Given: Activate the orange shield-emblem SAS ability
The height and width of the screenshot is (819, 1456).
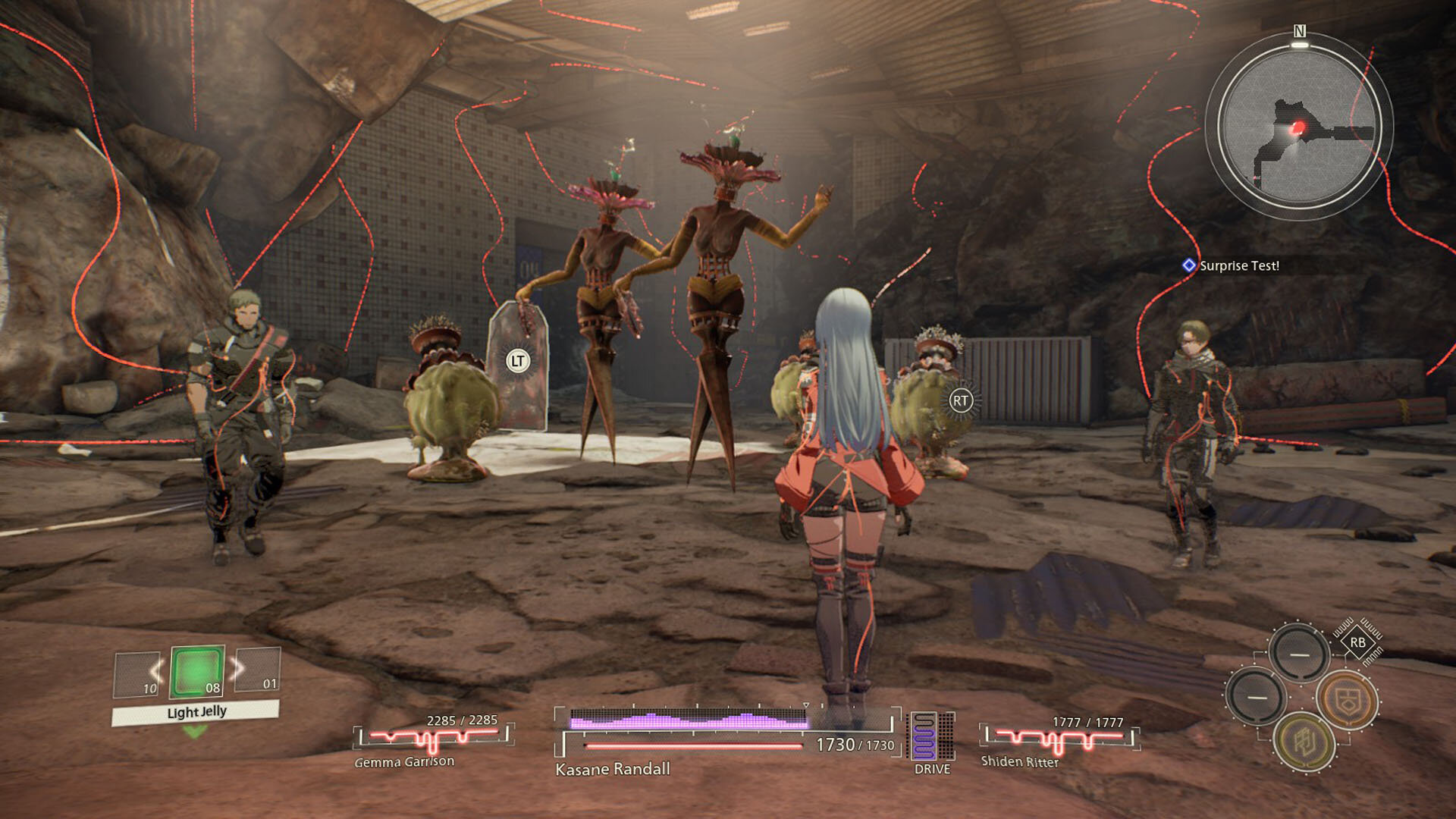Looking at the screenshot, I should pos(1346,700).
